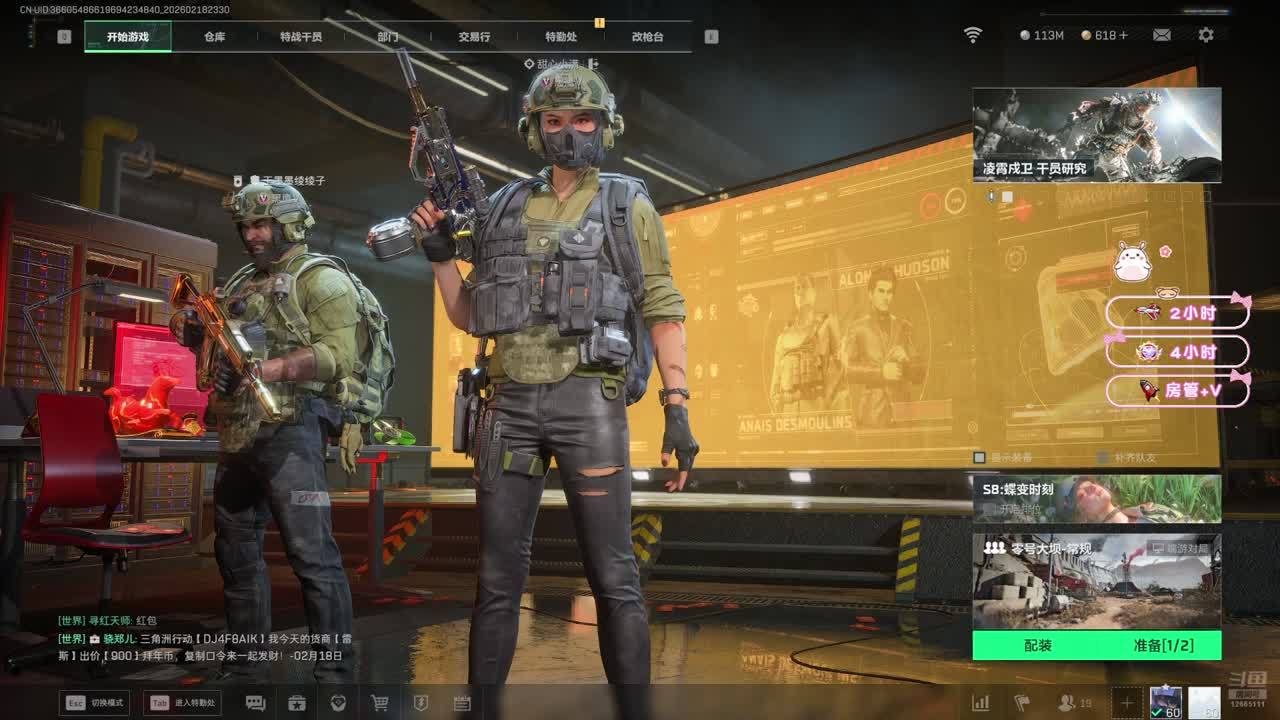This screenshot has height=720, width=1280.
Task: Click the 房管+V overlay button
Action: tap(1180, 391)
